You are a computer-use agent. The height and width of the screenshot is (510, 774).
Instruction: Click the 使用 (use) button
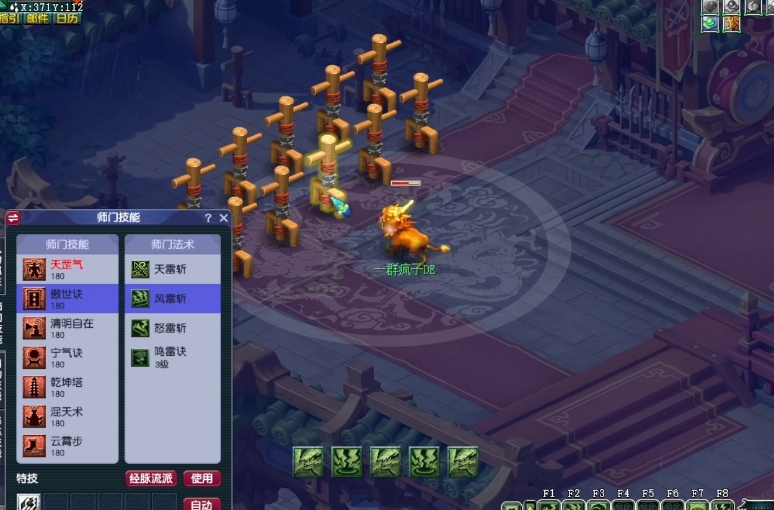click(202, 479)
